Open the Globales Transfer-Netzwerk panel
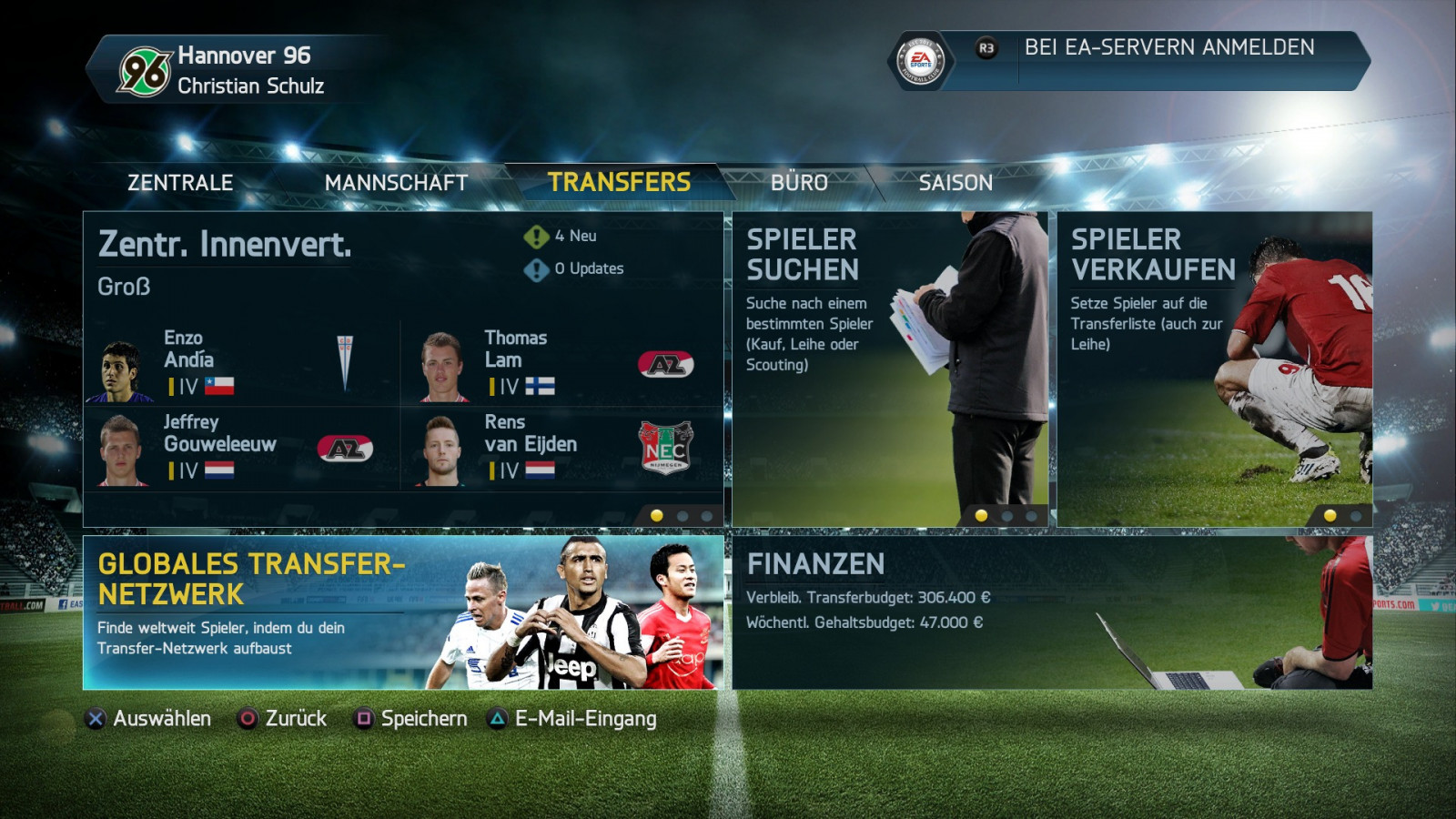The width and height of the screenshot is (1456, 819). [403, 612]
